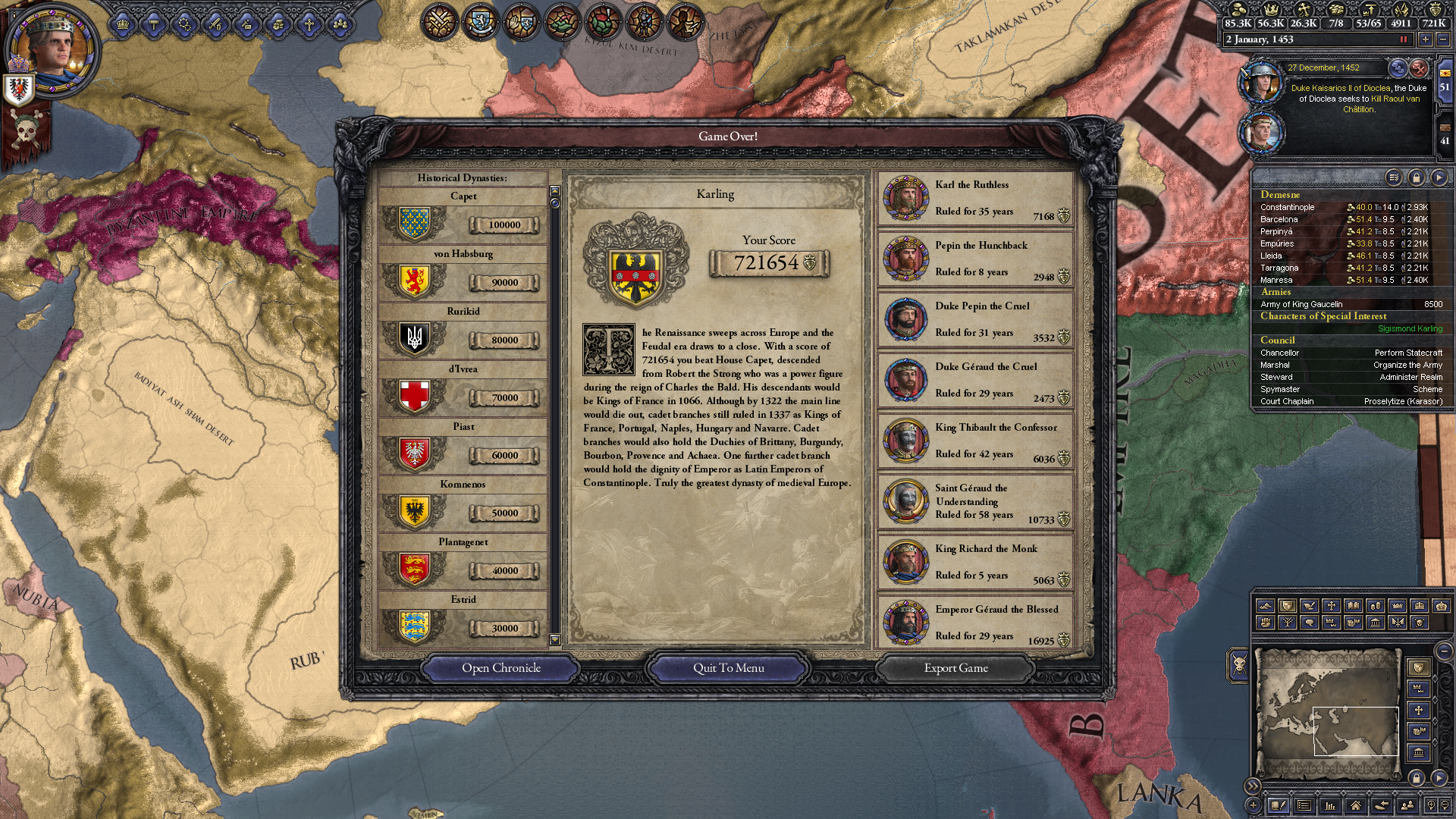Select the Plantagenet dynasty row
The image size is (1456, 819).
click(x=463, y=562)
